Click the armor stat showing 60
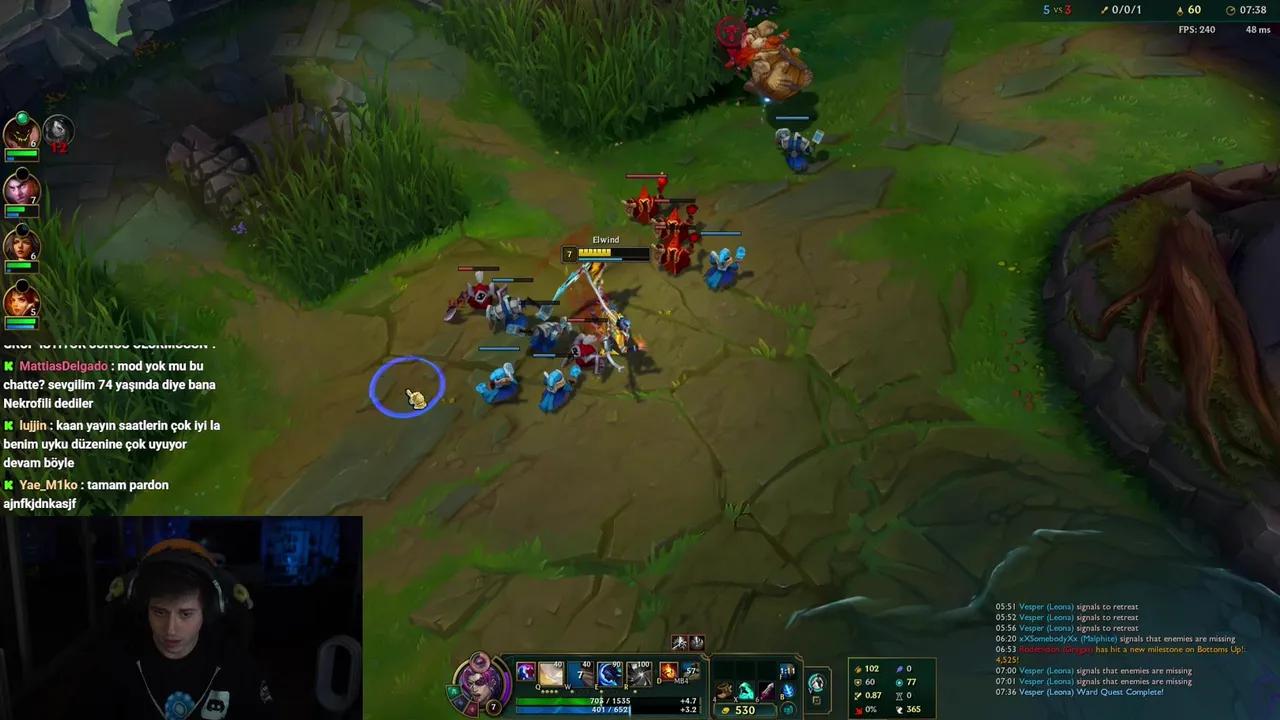The width and height of the screenshot is (1280, 720). (x=868, y=681)
